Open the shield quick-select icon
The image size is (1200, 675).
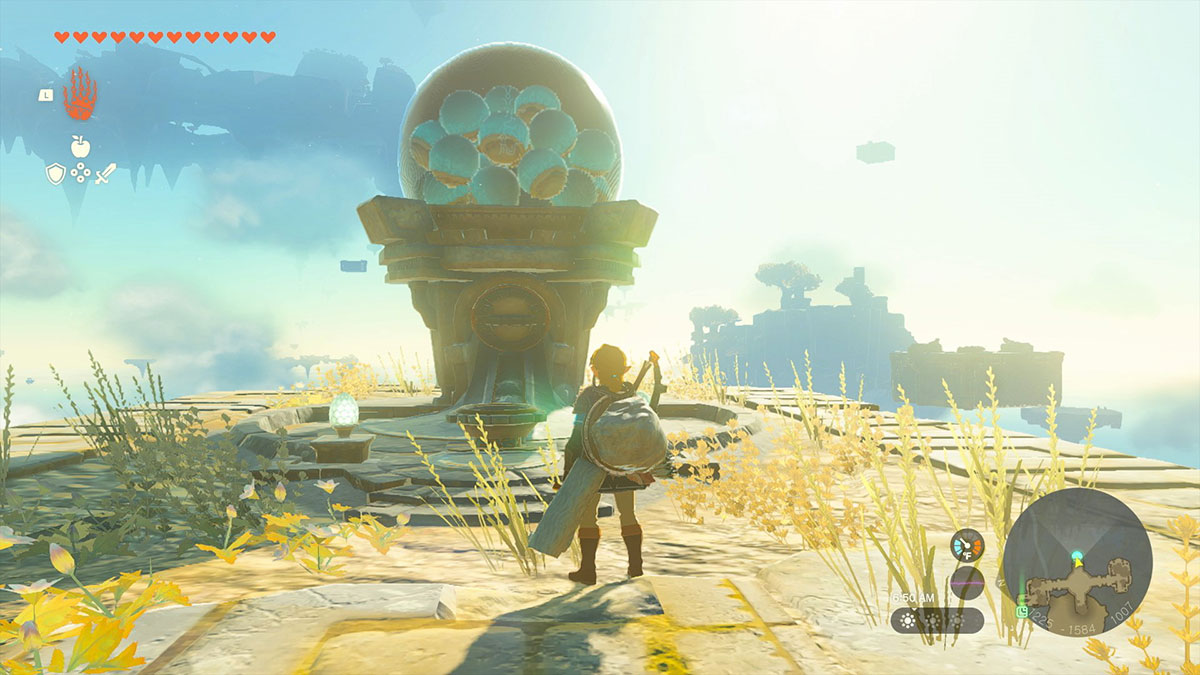pyautogui.click(x=56, y=174)
